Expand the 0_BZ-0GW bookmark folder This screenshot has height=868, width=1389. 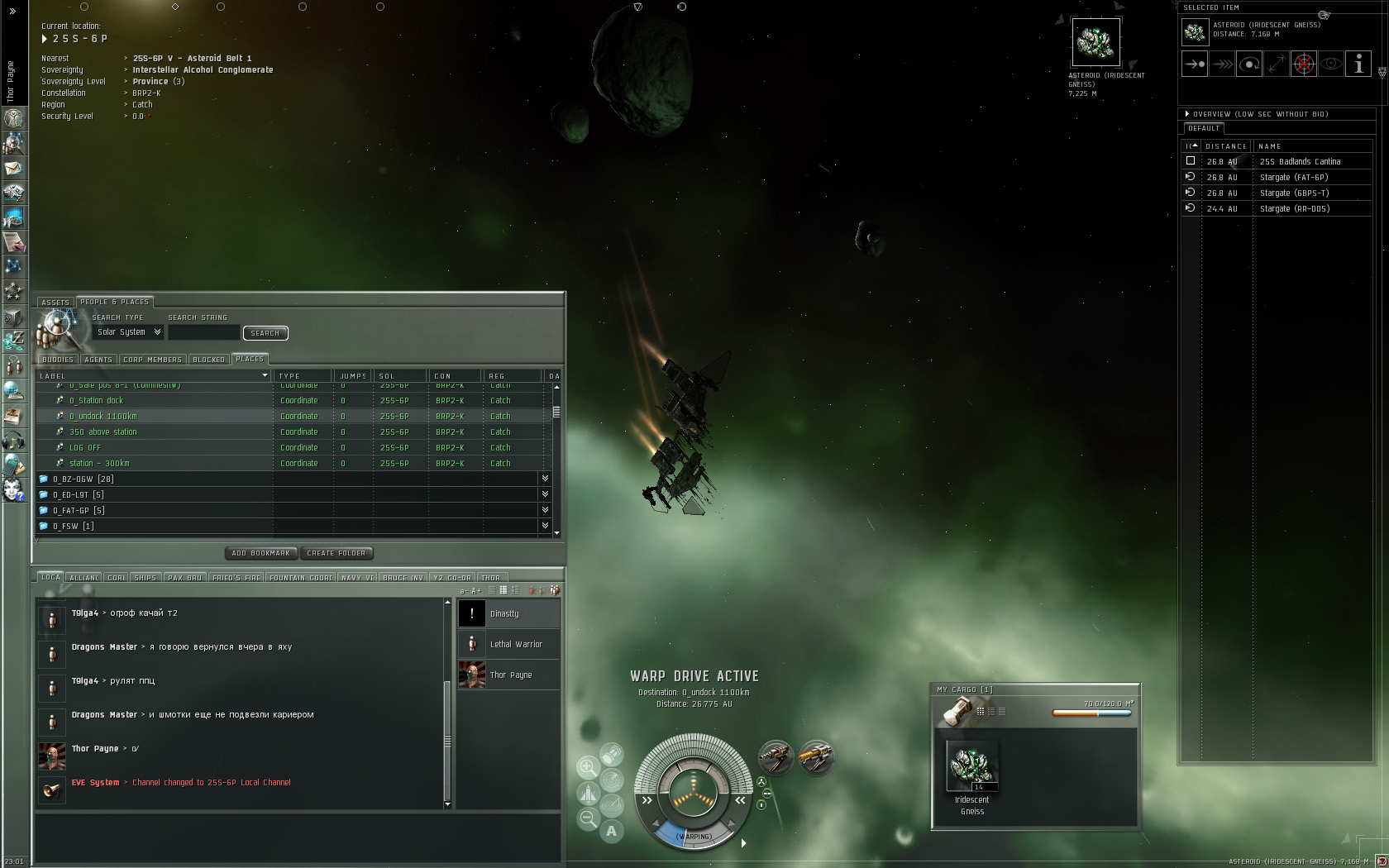83,479
